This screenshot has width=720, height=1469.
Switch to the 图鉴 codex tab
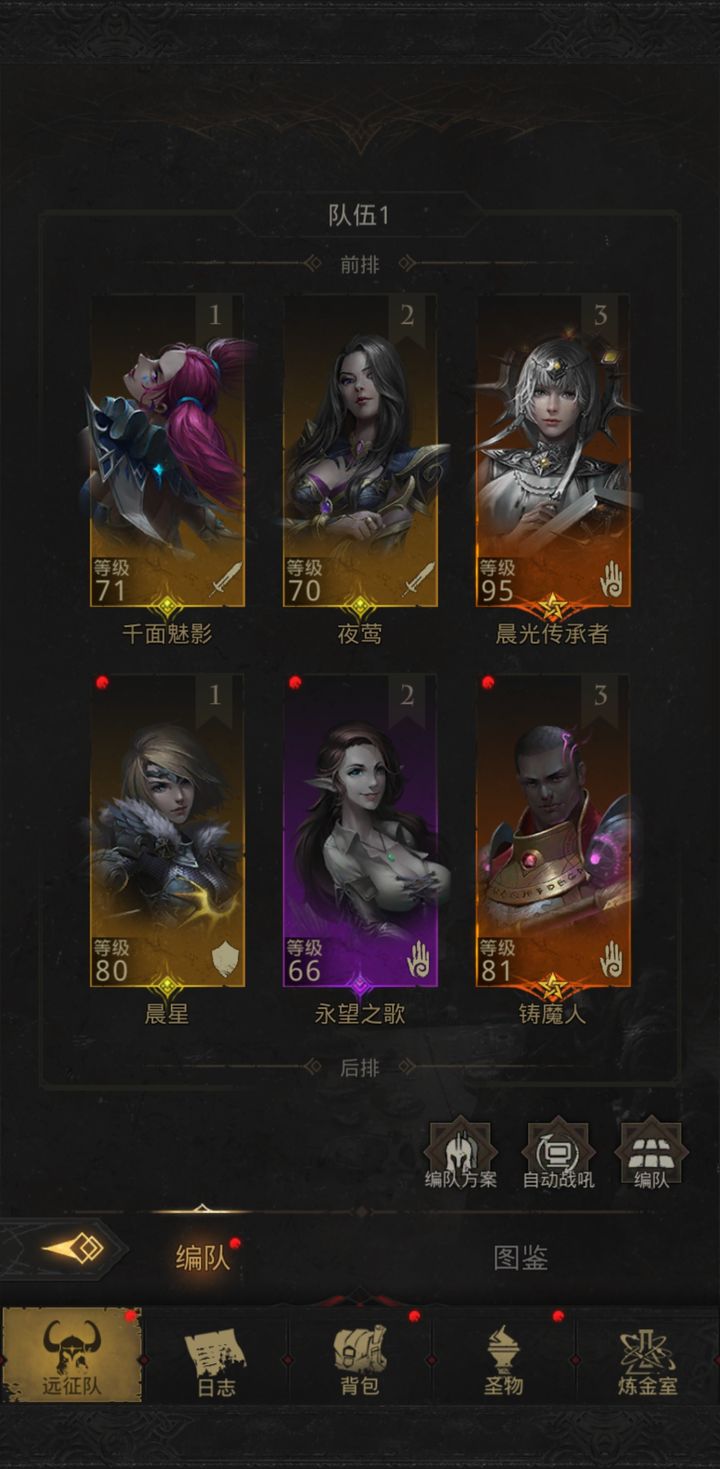[520, 1257]
